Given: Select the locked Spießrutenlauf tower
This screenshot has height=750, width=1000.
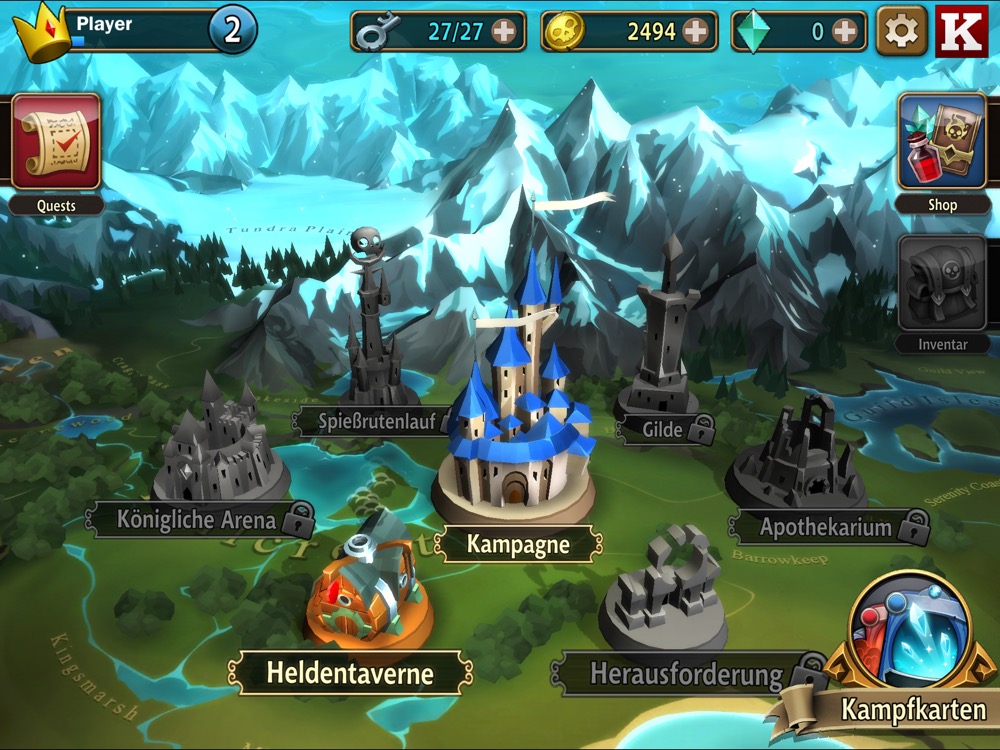Looking at the screenshot, I should tap(368, 340).
